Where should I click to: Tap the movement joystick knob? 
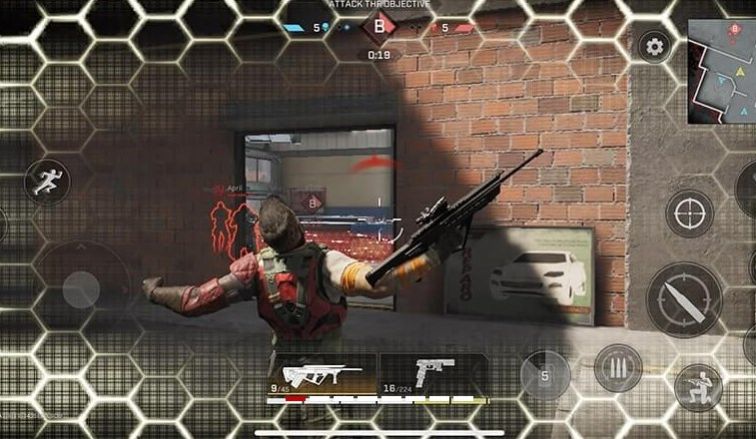81,289
